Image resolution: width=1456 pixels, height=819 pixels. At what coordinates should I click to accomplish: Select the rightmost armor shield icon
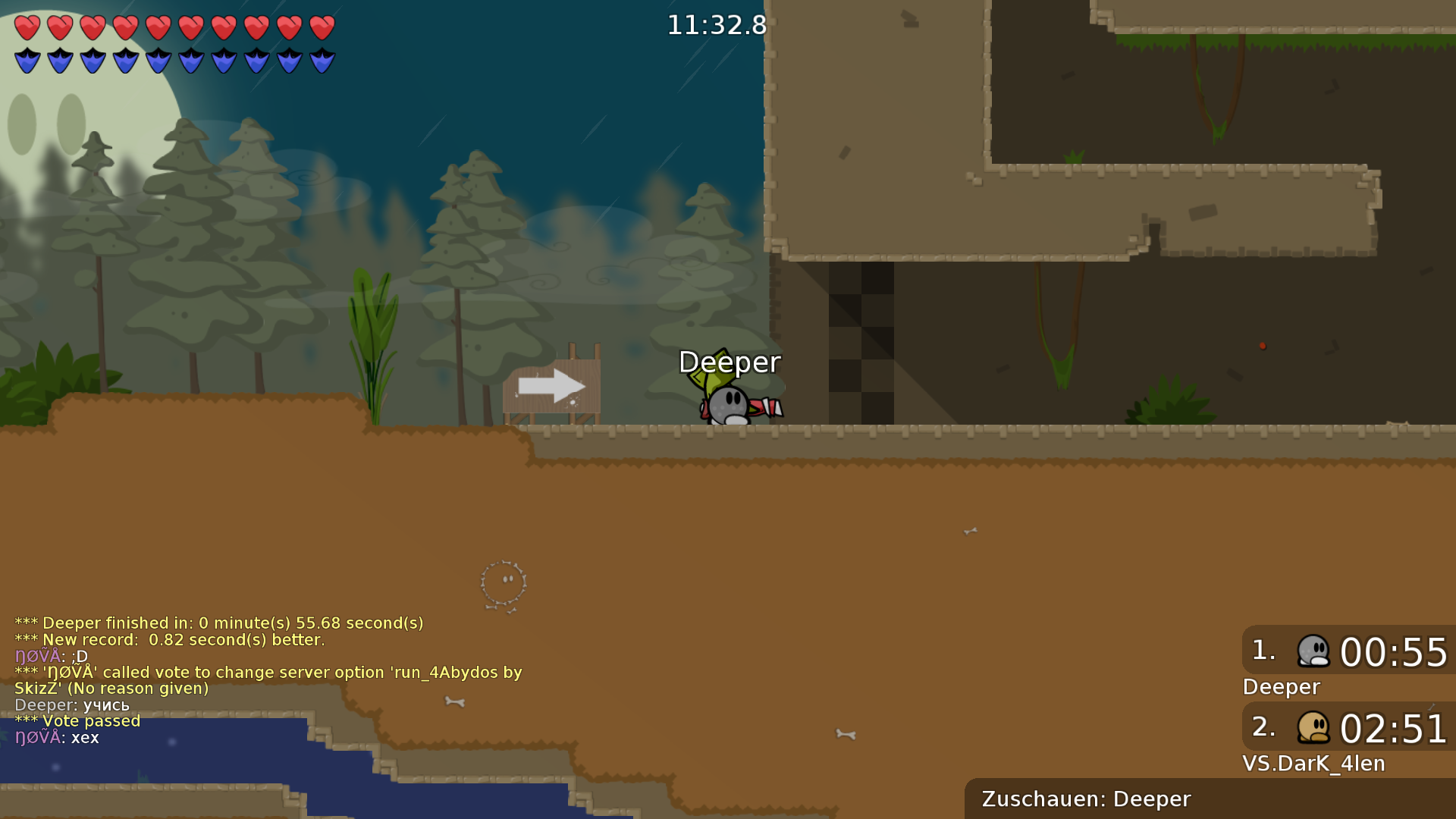[322, 59]
